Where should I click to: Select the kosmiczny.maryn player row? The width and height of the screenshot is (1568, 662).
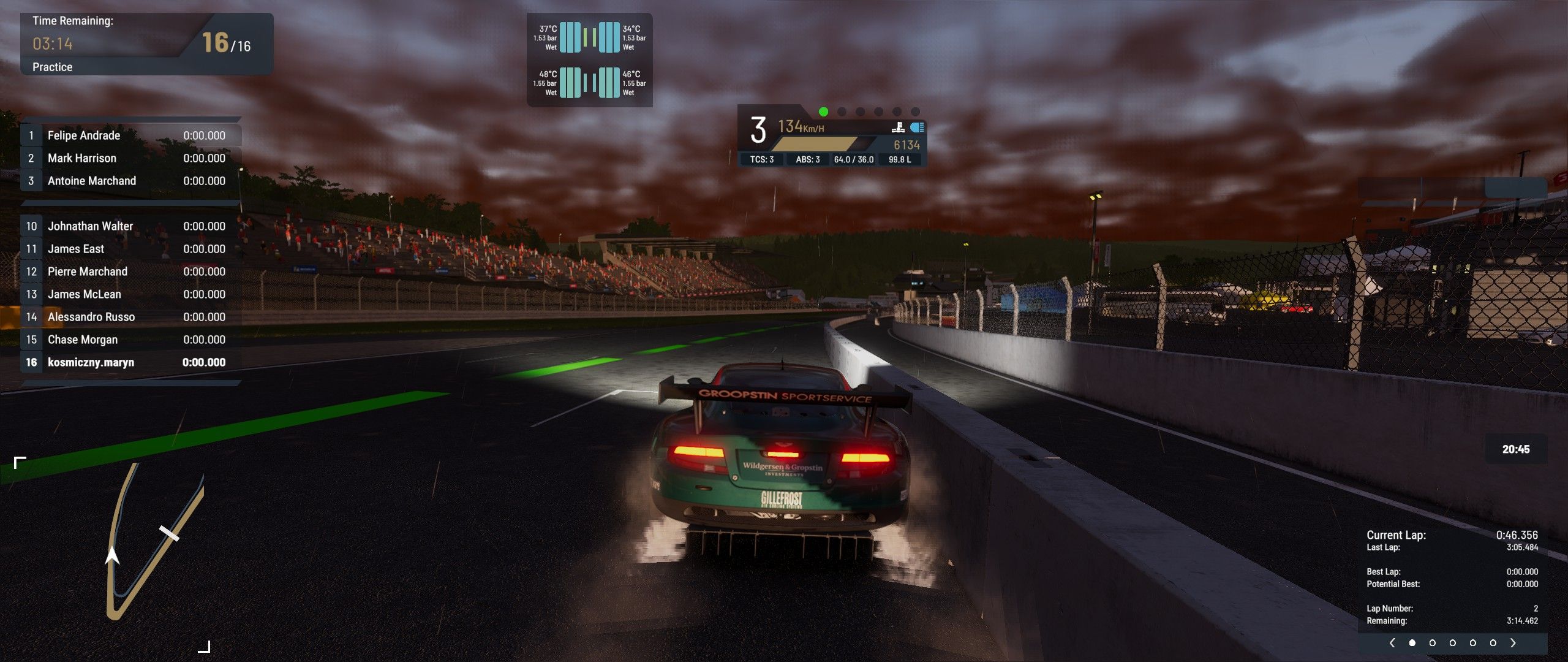(x=131, y=362)
